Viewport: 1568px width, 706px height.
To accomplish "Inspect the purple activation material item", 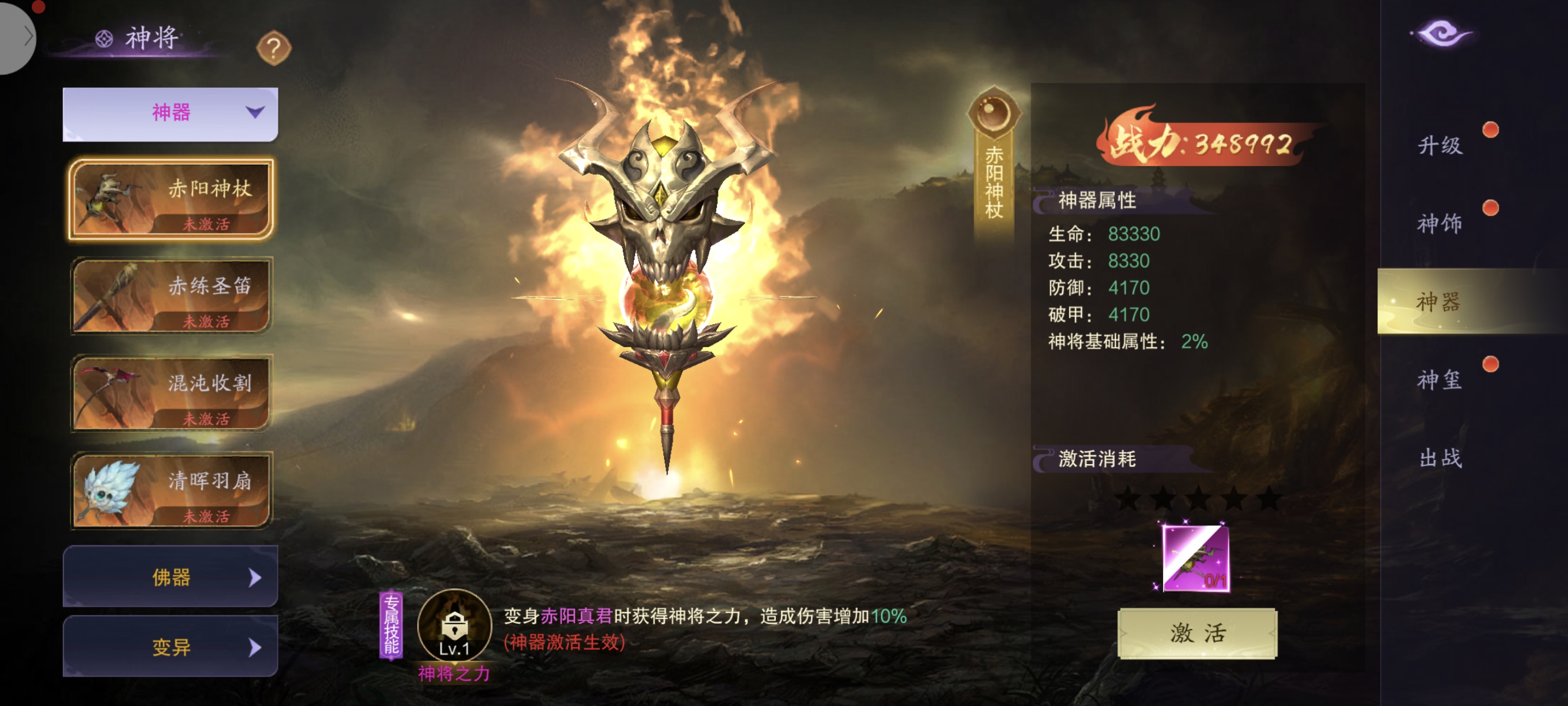I will click(1195, 558).
